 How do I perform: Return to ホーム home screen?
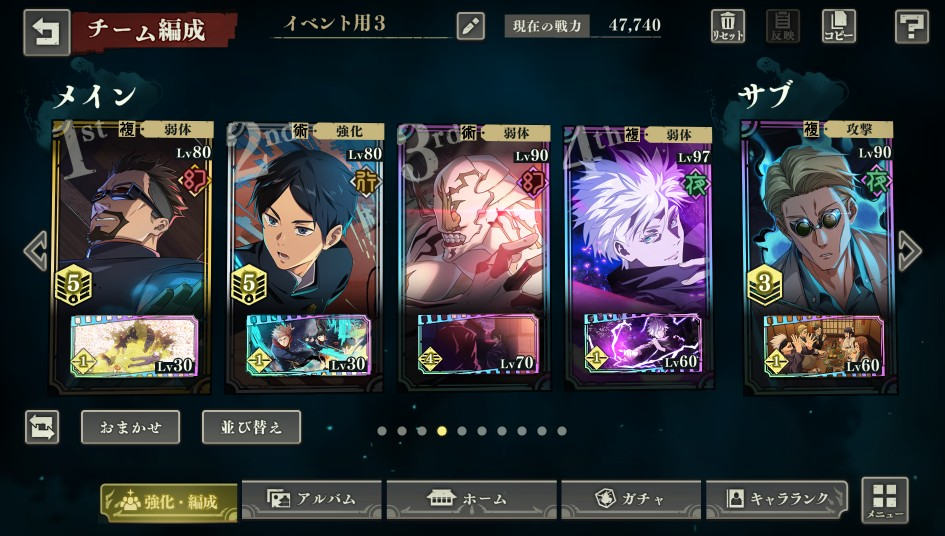[x=470, y=498]
